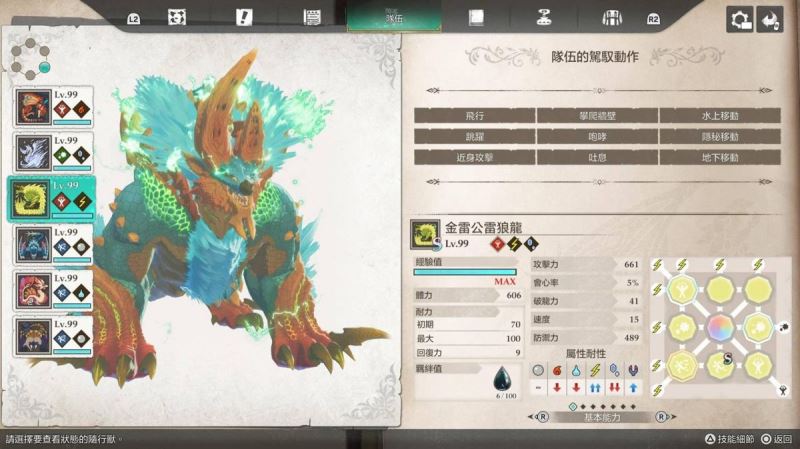
Task: Select the selected Thunderlord Zinogre party slot
Action: (52, 198)
